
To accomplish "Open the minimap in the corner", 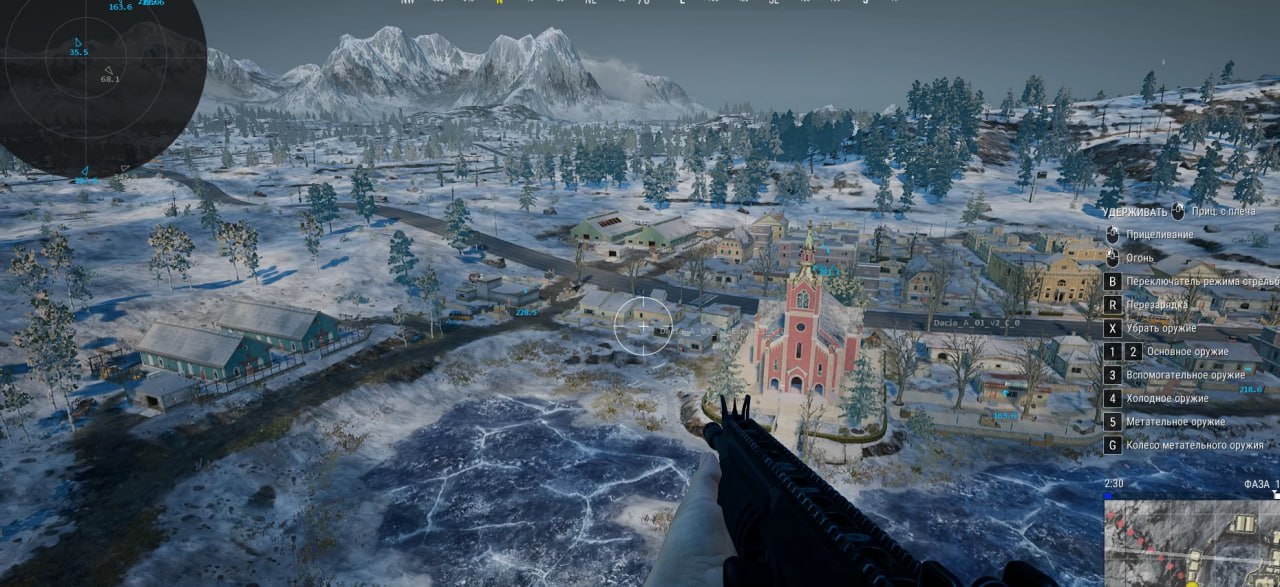I will pos(1192,543).
